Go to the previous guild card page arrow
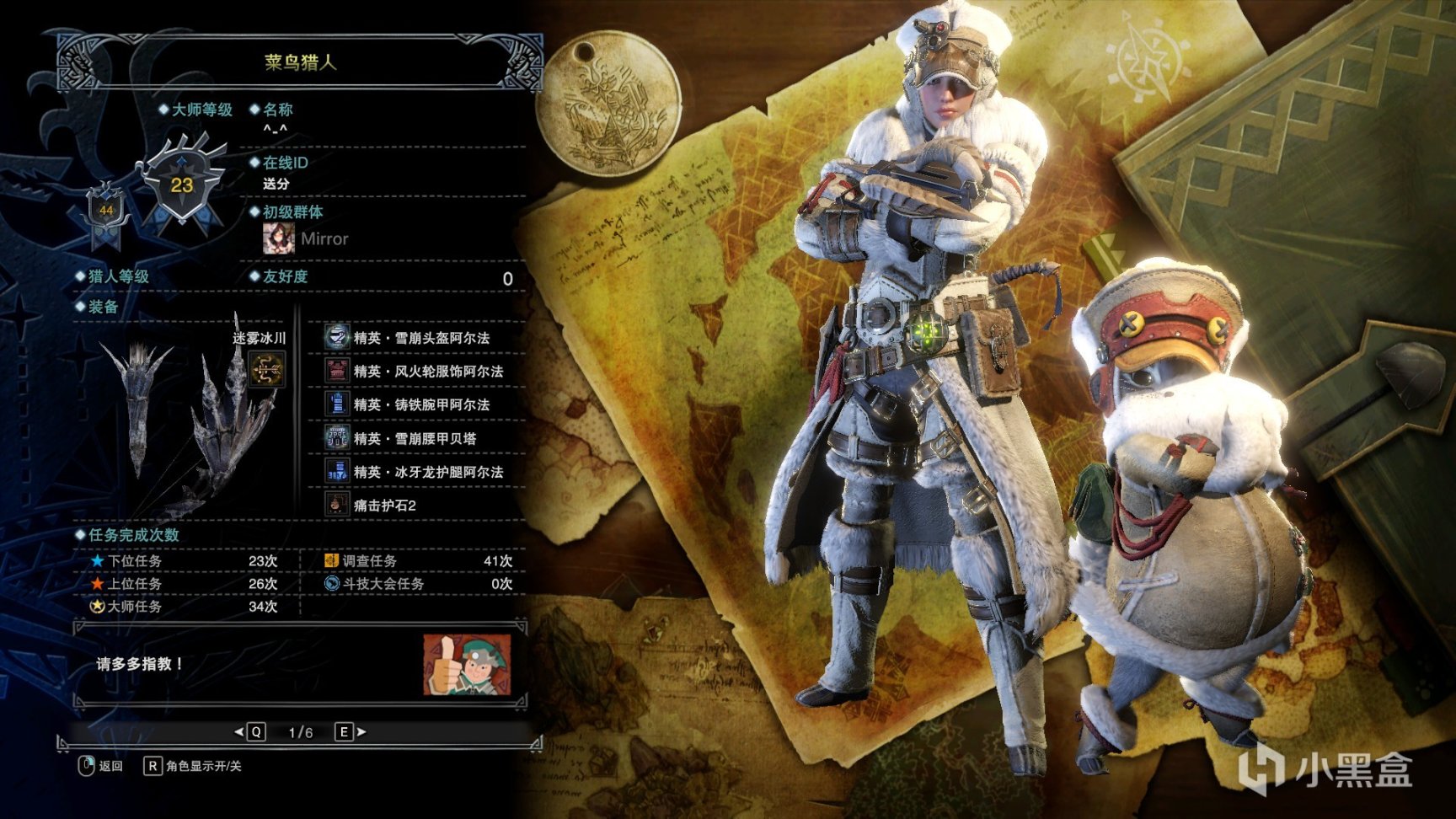This screenshot has width=1456, height=819. [x=249, y=732]
